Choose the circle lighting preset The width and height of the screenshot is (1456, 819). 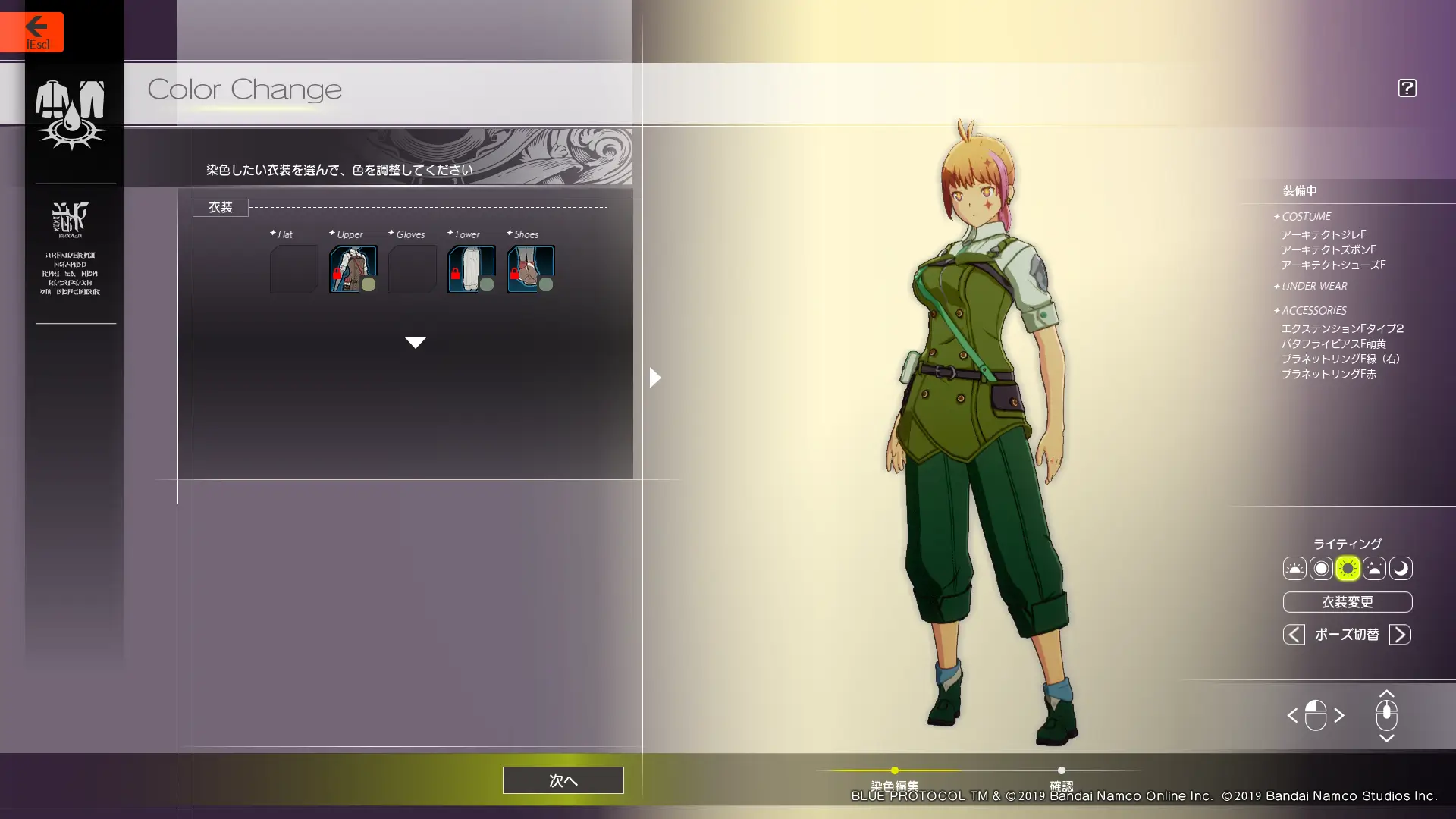(x=1321, y=569)
